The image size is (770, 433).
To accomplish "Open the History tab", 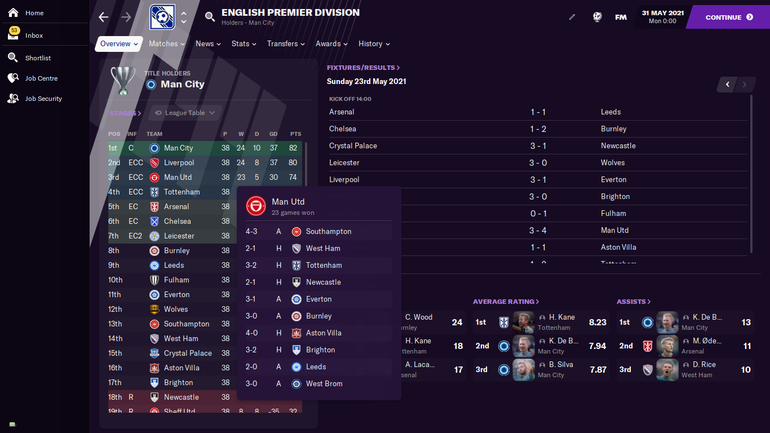I will (373, 44).
